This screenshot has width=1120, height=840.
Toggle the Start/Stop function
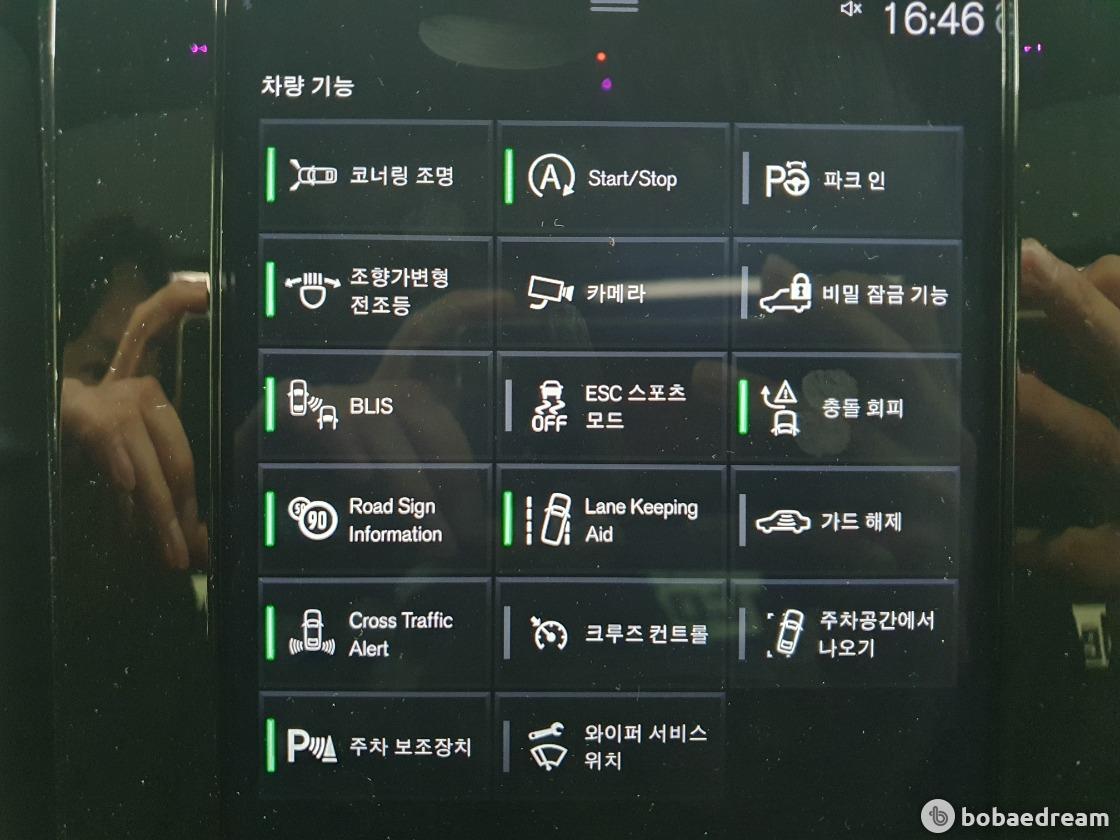point(612,178)
